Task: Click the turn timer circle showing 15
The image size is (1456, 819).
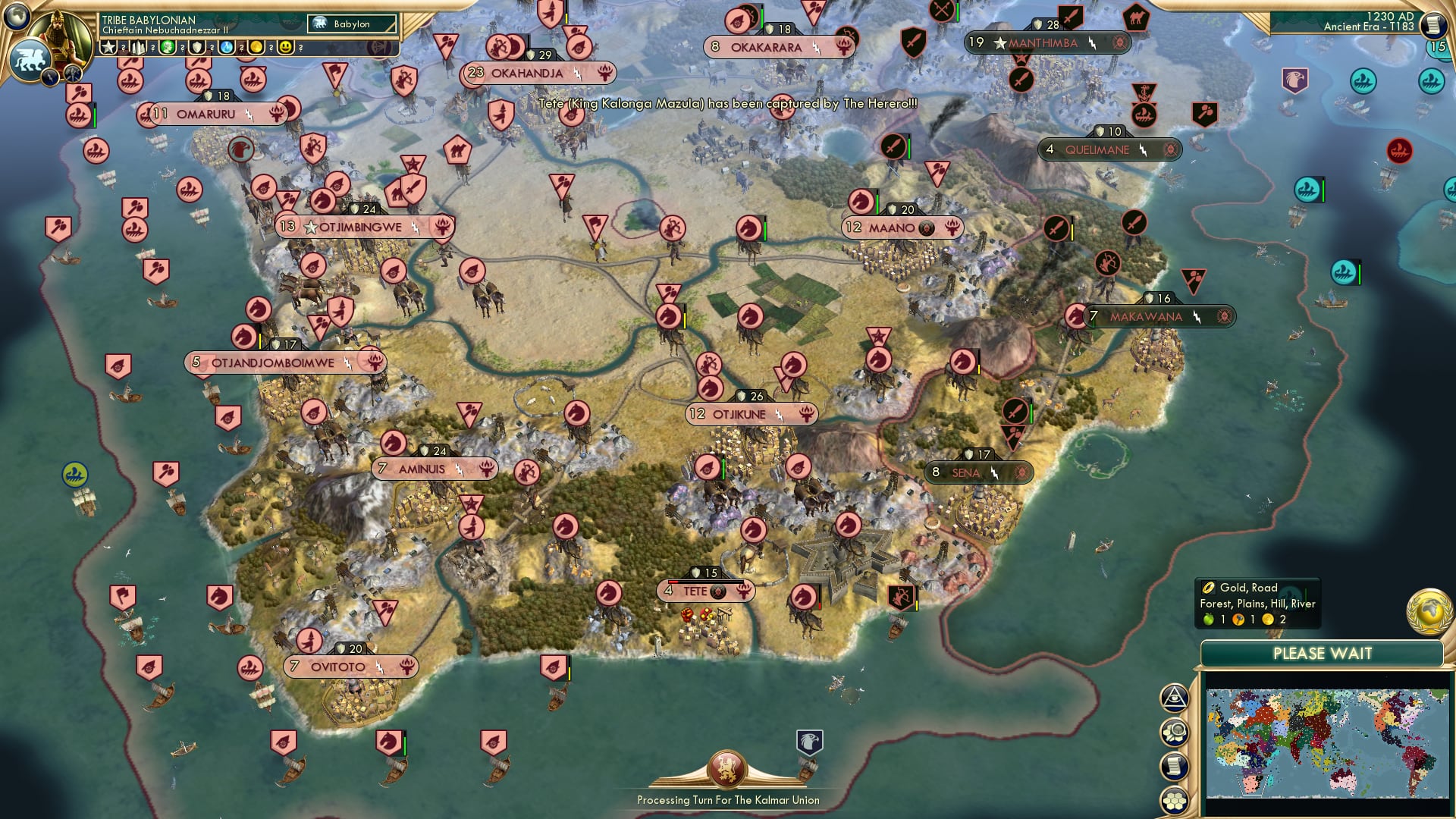Action: click(x=1440, y=45)
